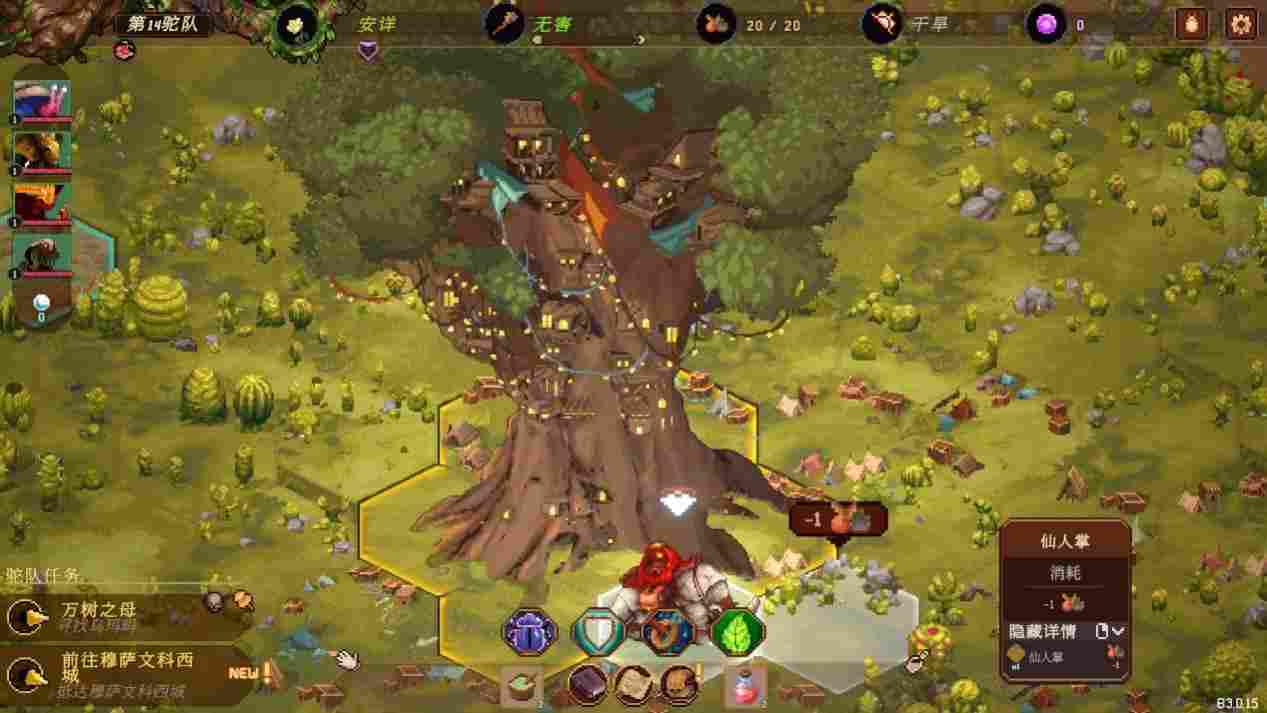This screenshot has width=1267, height=713.
Task: Select the green herb bowl slot
Action: [x=521, y=687]
